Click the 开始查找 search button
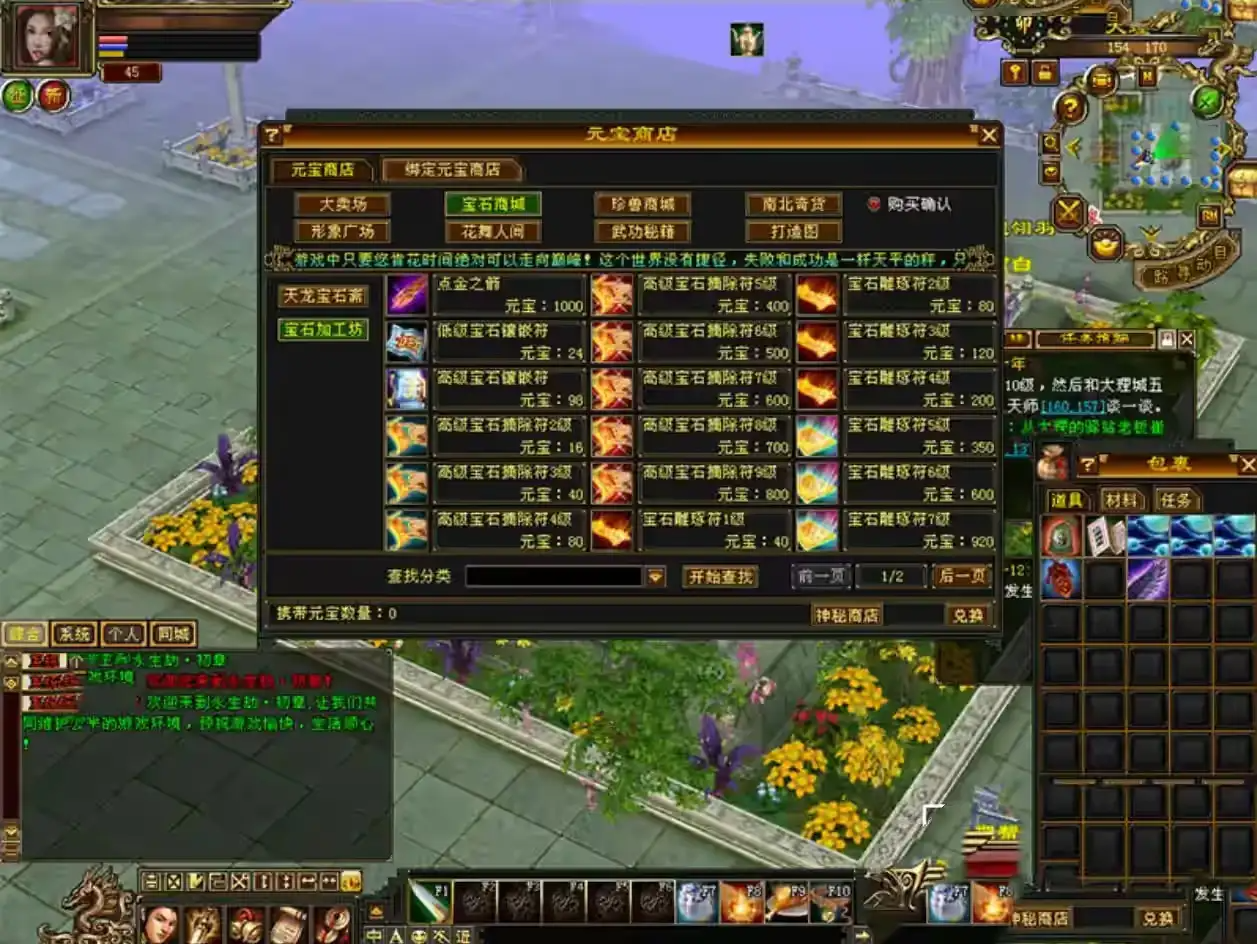Viewport: 1257px width, 944px height. (x=719, y=577)
